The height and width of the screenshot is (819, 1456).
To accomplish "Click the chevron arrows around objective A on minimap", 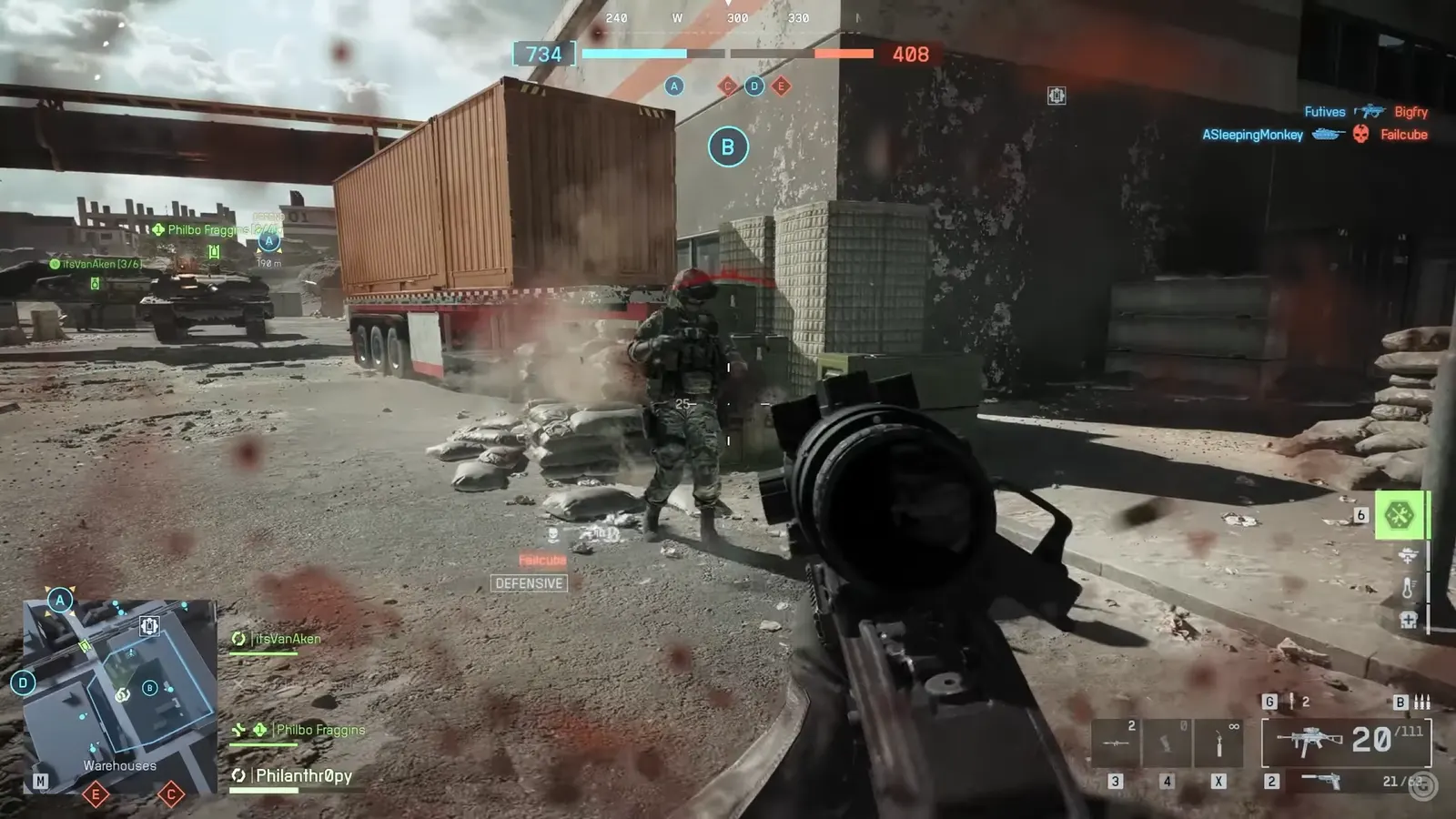I will pyautogui.click(x=59, y=601).
